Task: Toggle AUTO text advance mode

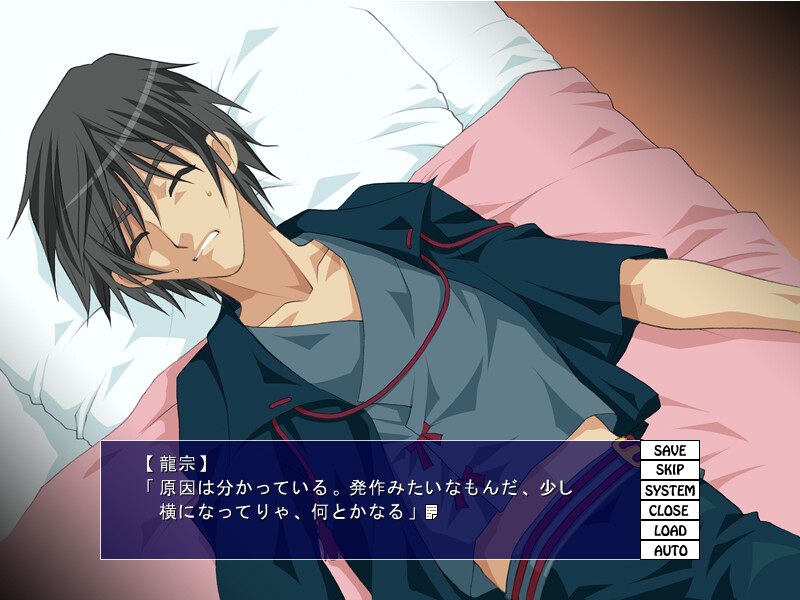Action: tap(670, 550)
